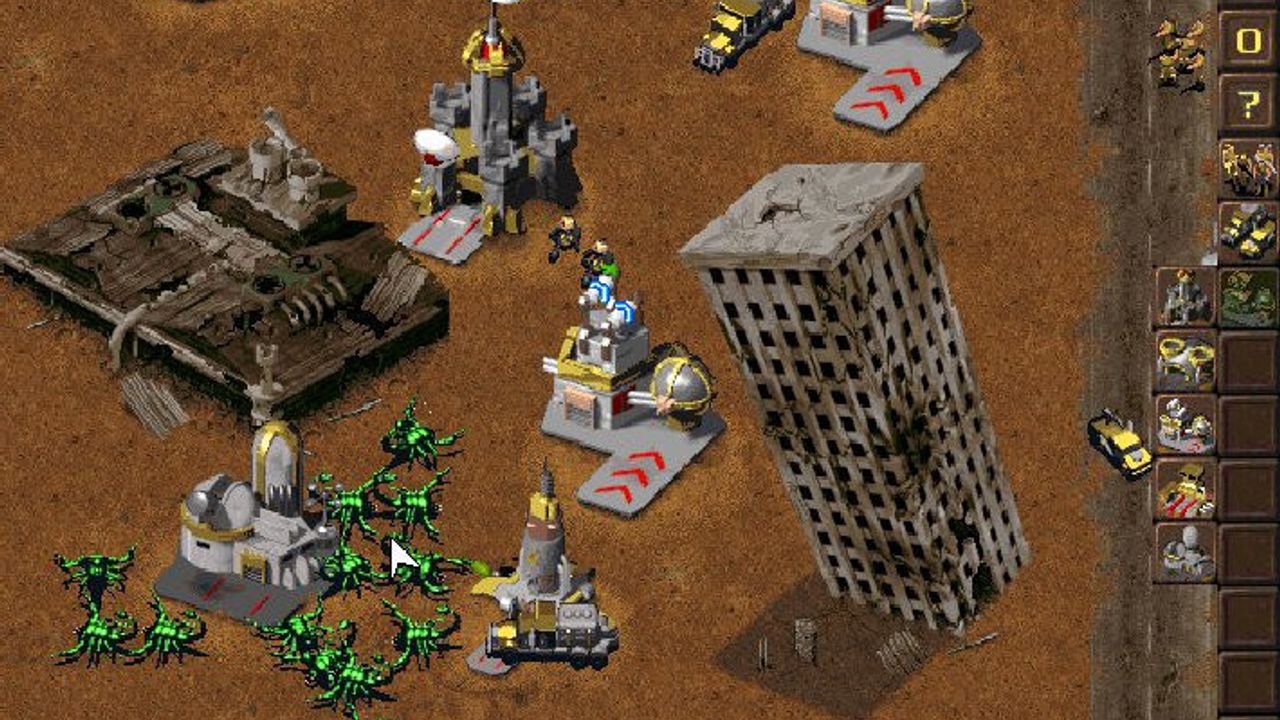Open the infantry squad build category
1280x720 pixels.
tap(1247, 168)
